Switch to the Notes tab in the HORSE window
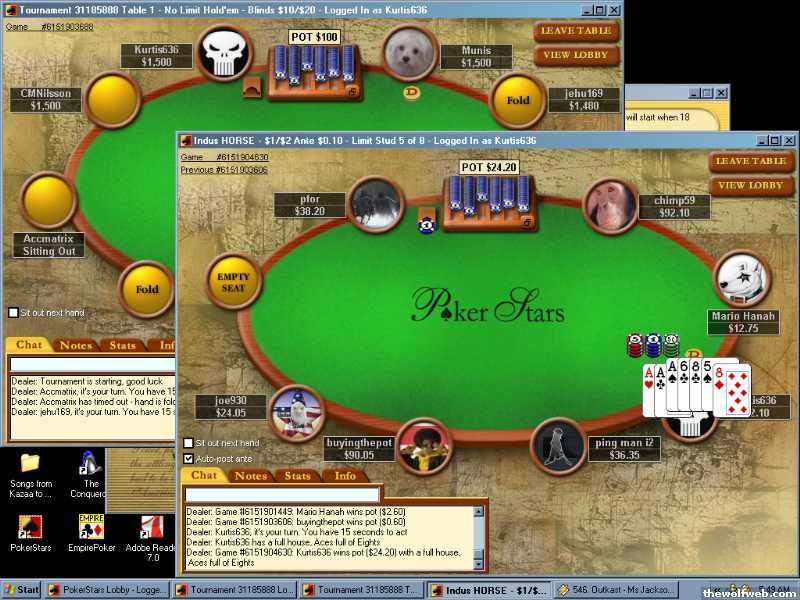Screen dimensions: 800x600 pyautogui.click(x=250, y=476)
